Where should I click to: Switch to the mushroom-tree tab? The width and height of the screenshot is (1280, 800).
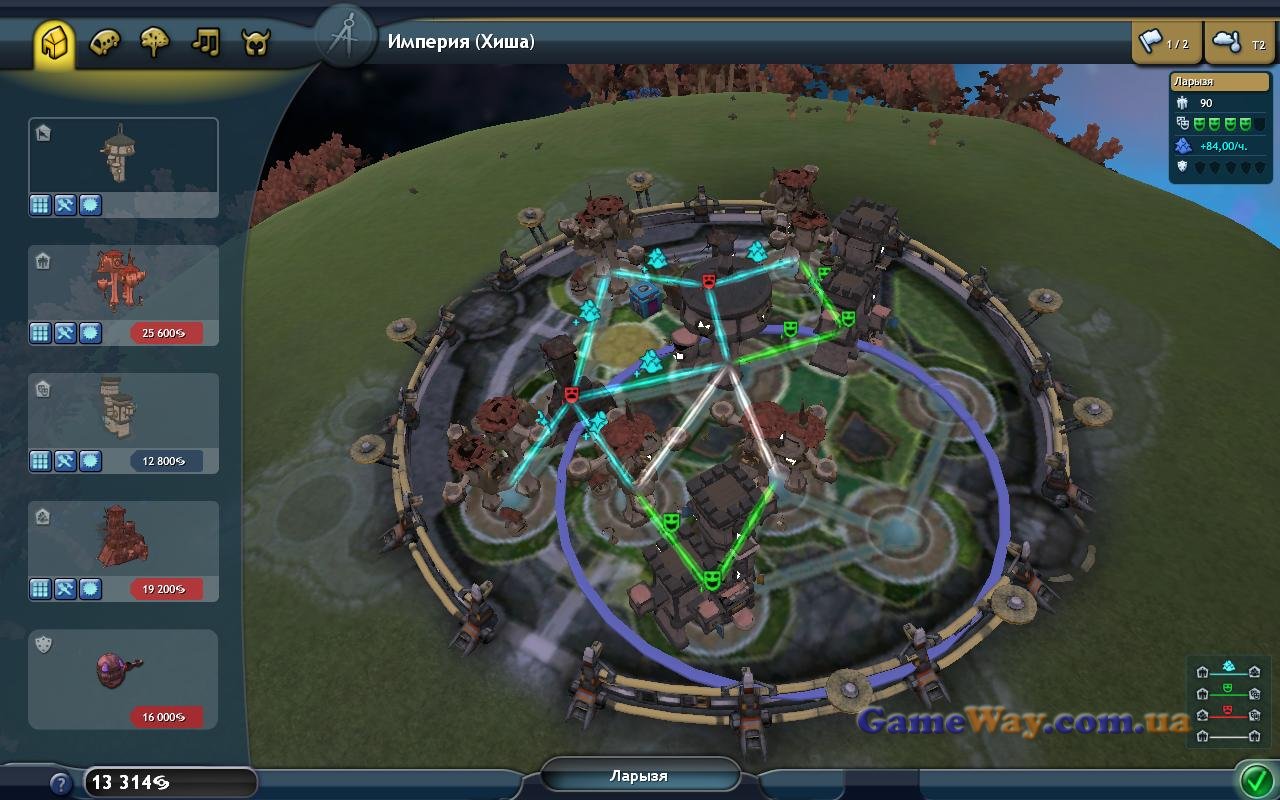[x=155, y=43]
